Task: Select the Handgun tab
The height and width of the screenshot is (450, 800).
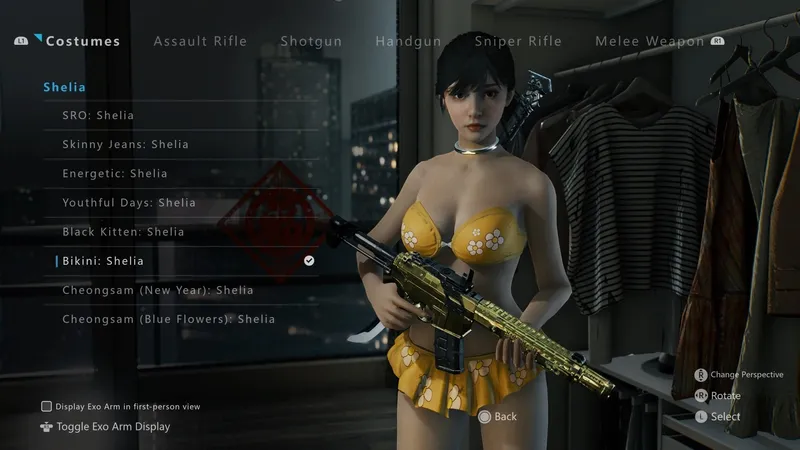Action: point(409,42)
